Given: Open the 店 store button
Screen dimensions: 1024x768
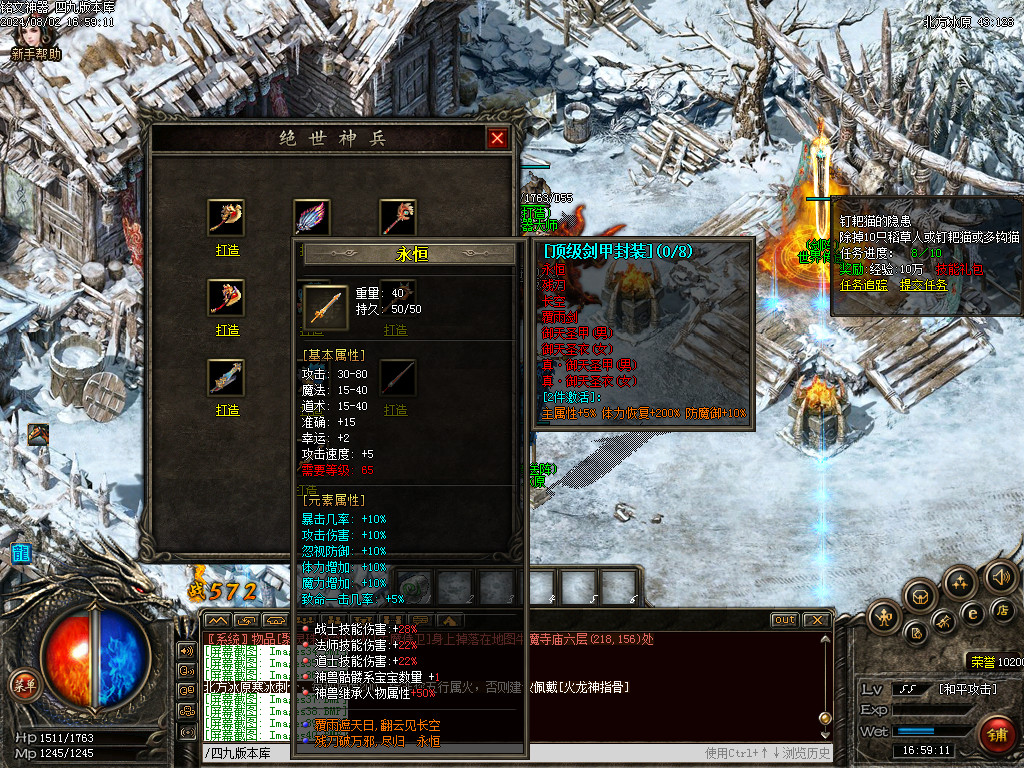Looking at the screenshot, I should pyautogui.click(x=1003, y=609).
